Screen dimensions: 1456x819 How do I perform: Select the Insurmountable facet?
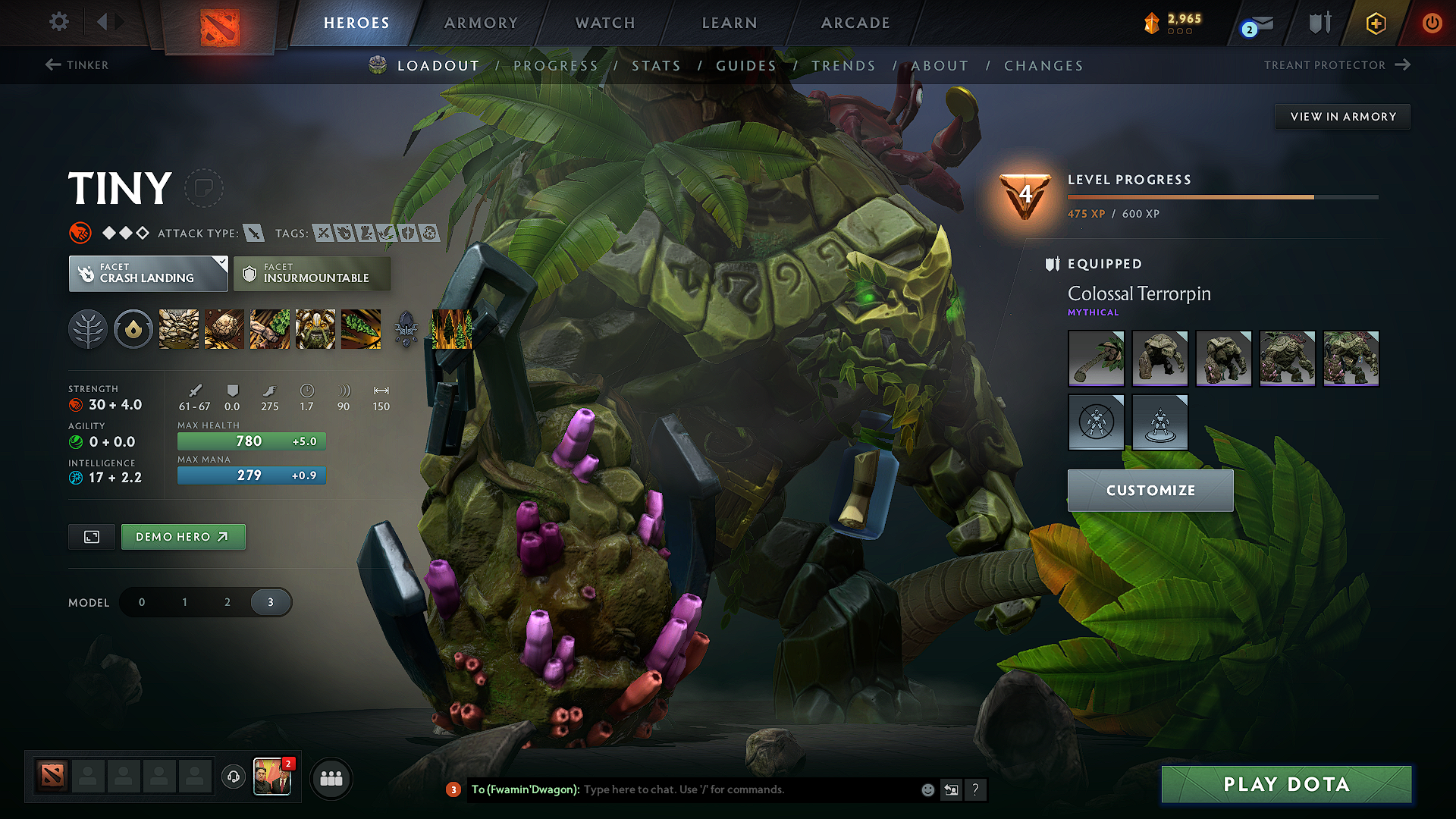[312, 274]
